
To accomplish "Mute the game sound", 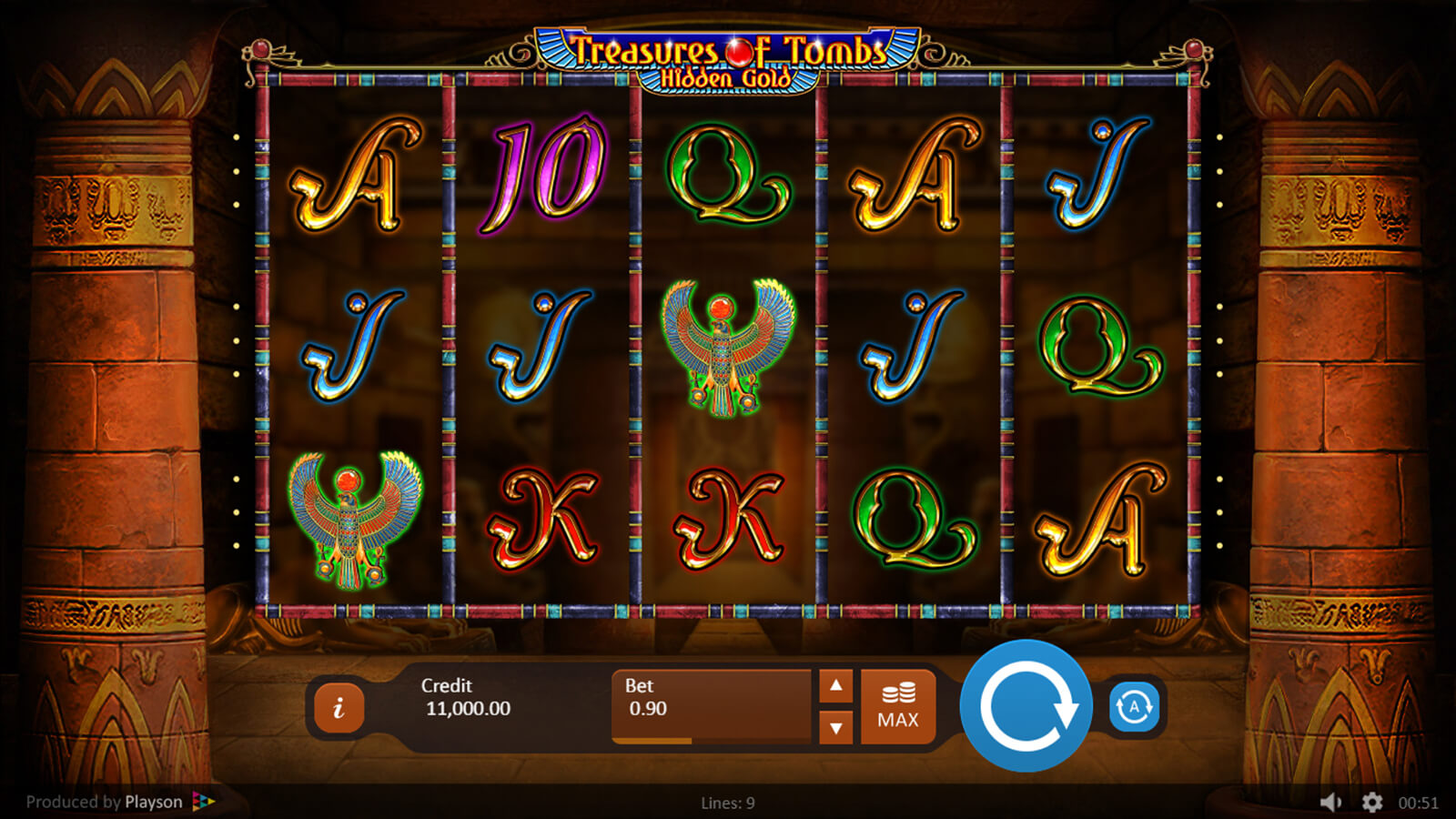I will [1330, 802].
